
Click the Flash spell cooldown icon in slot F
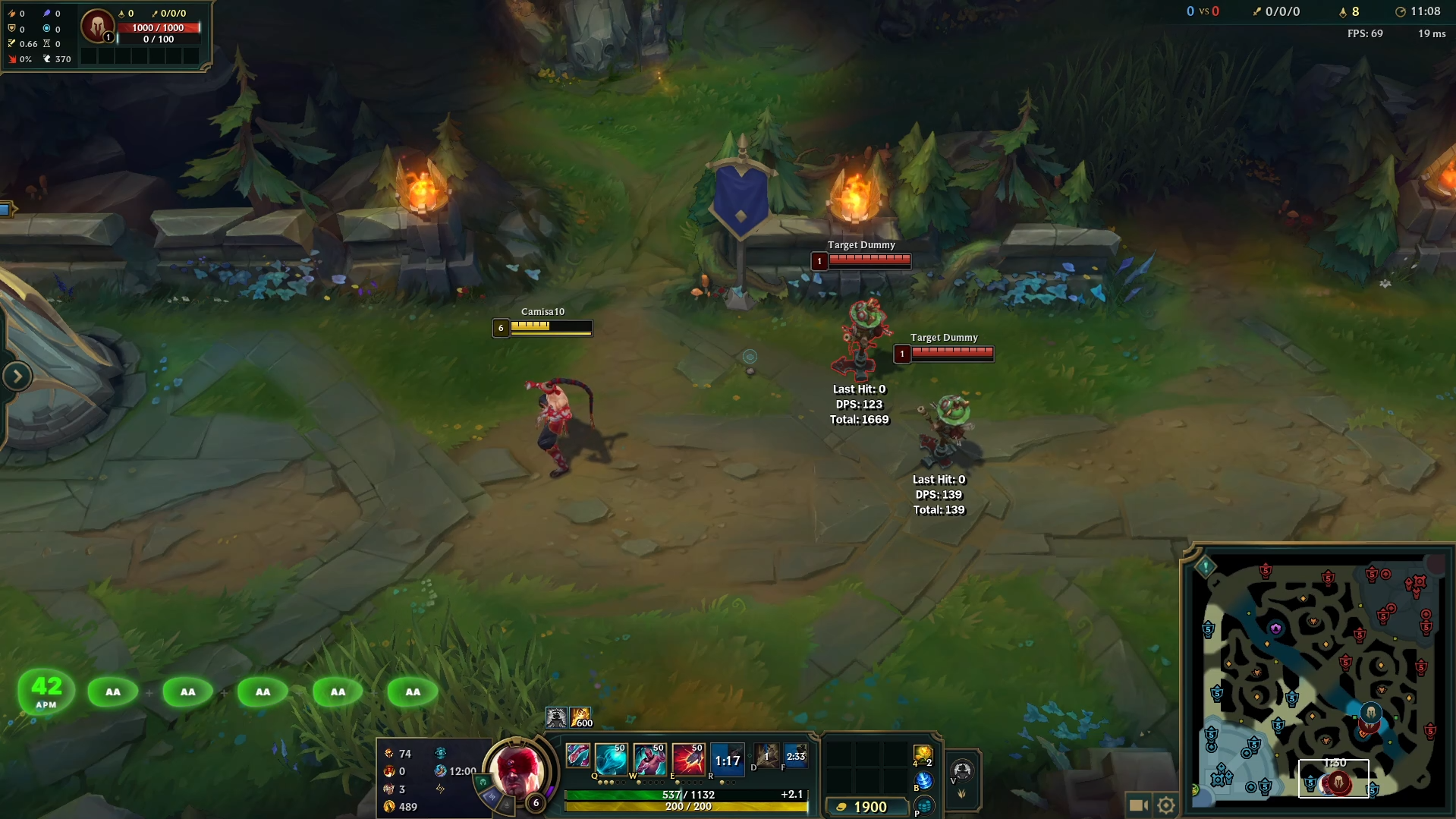795,757
